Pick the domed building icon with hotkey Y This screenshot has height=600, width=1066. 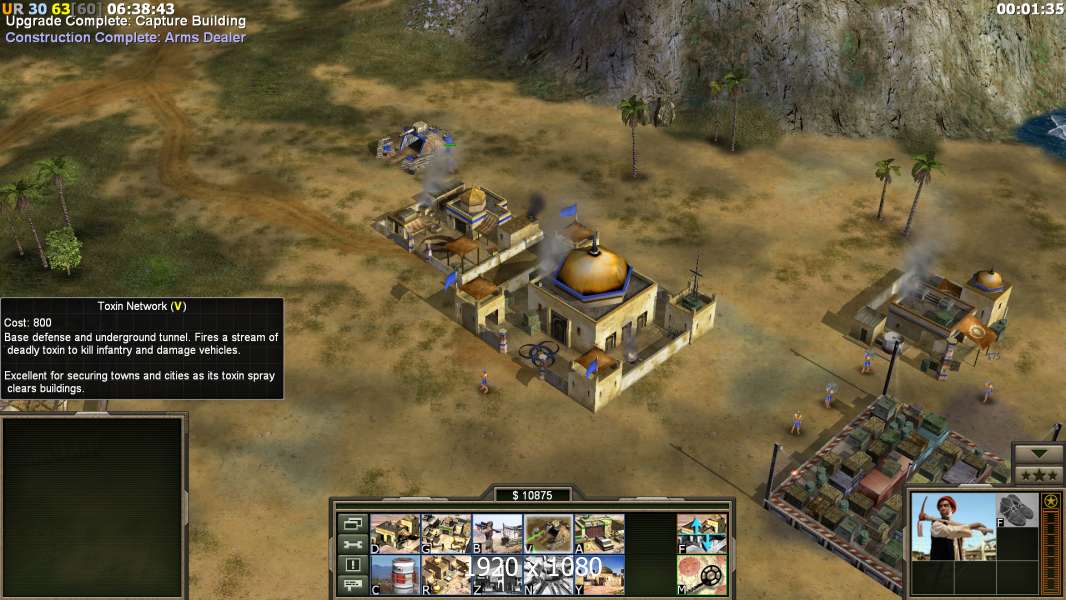[x=599, y=574]
